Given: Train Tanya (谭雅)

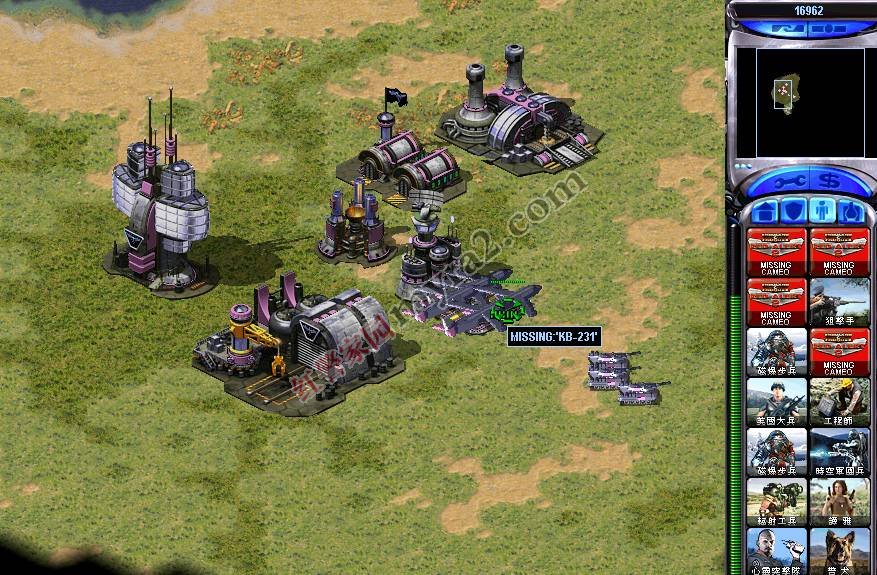Looking at the screenshot, I should tap(839, 502).
